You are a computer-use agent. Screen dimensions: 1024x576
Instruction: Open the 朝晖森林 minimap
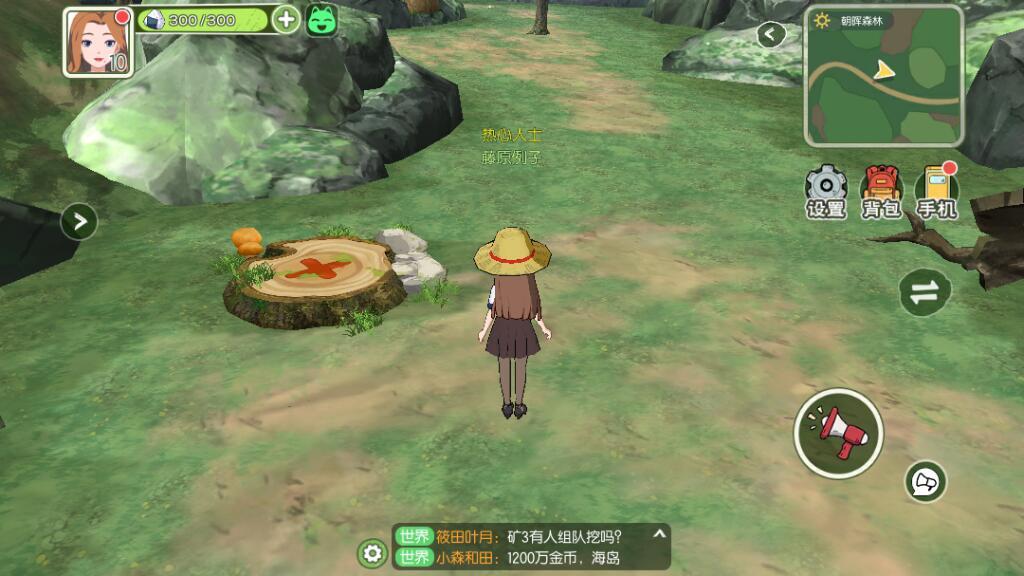click(x=884, y=84)
